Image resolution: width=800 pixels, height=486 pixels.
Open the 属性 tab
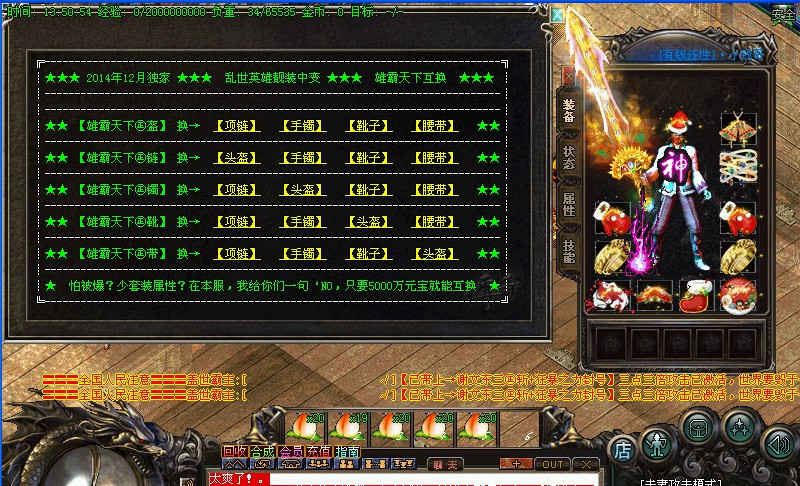click(568, 206)
